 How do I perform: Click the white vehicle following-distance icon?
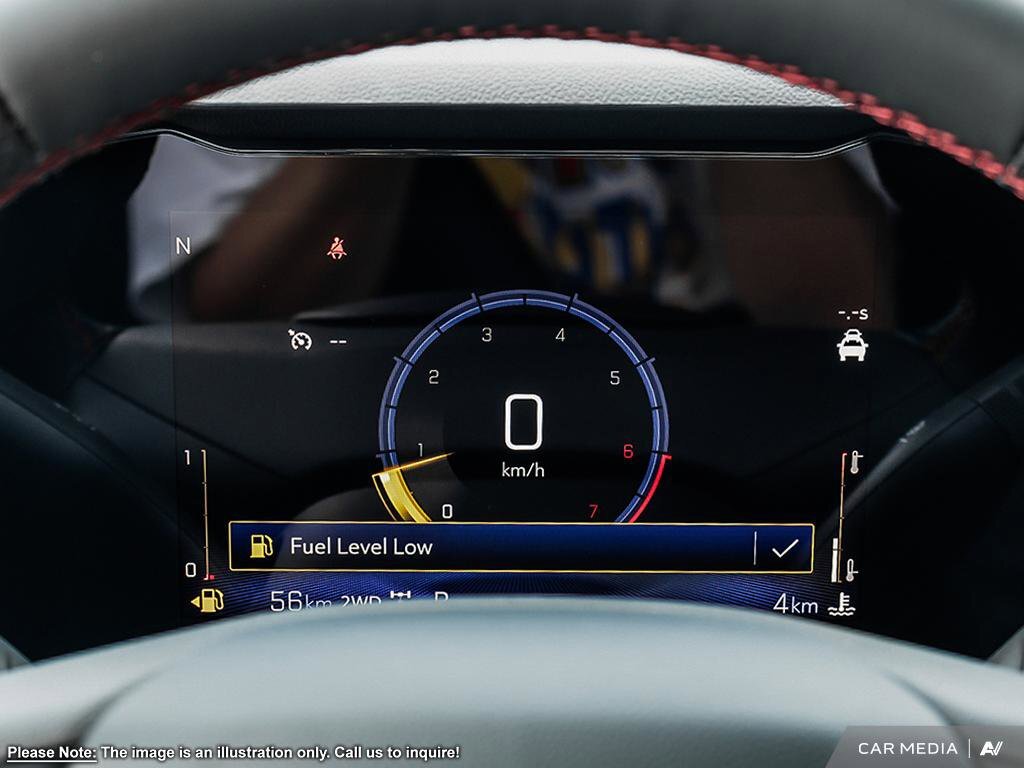tap(852, 345)
